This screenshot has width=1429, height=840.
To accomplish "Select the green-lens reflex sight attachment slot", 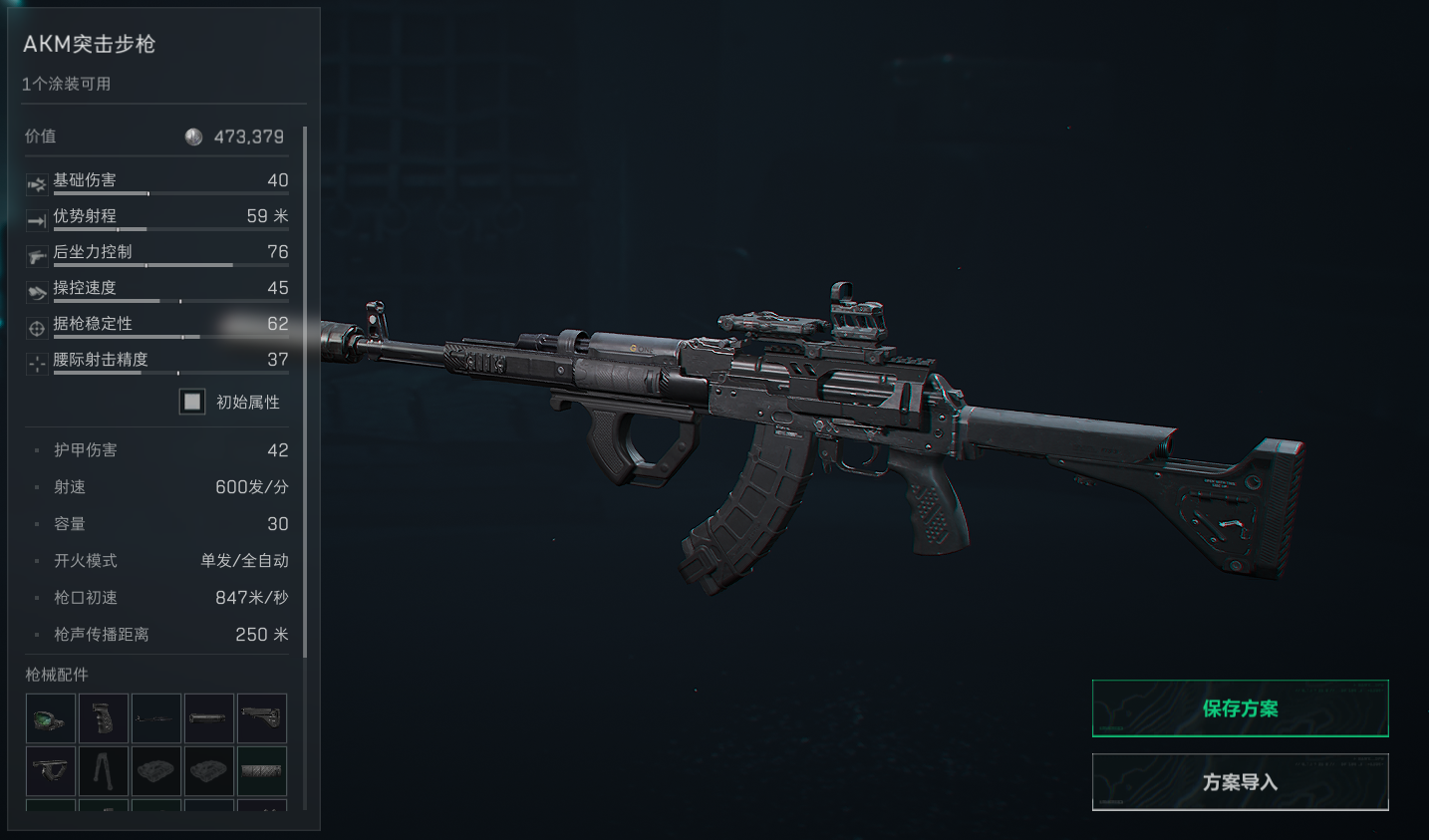I will tap(50, 718).
